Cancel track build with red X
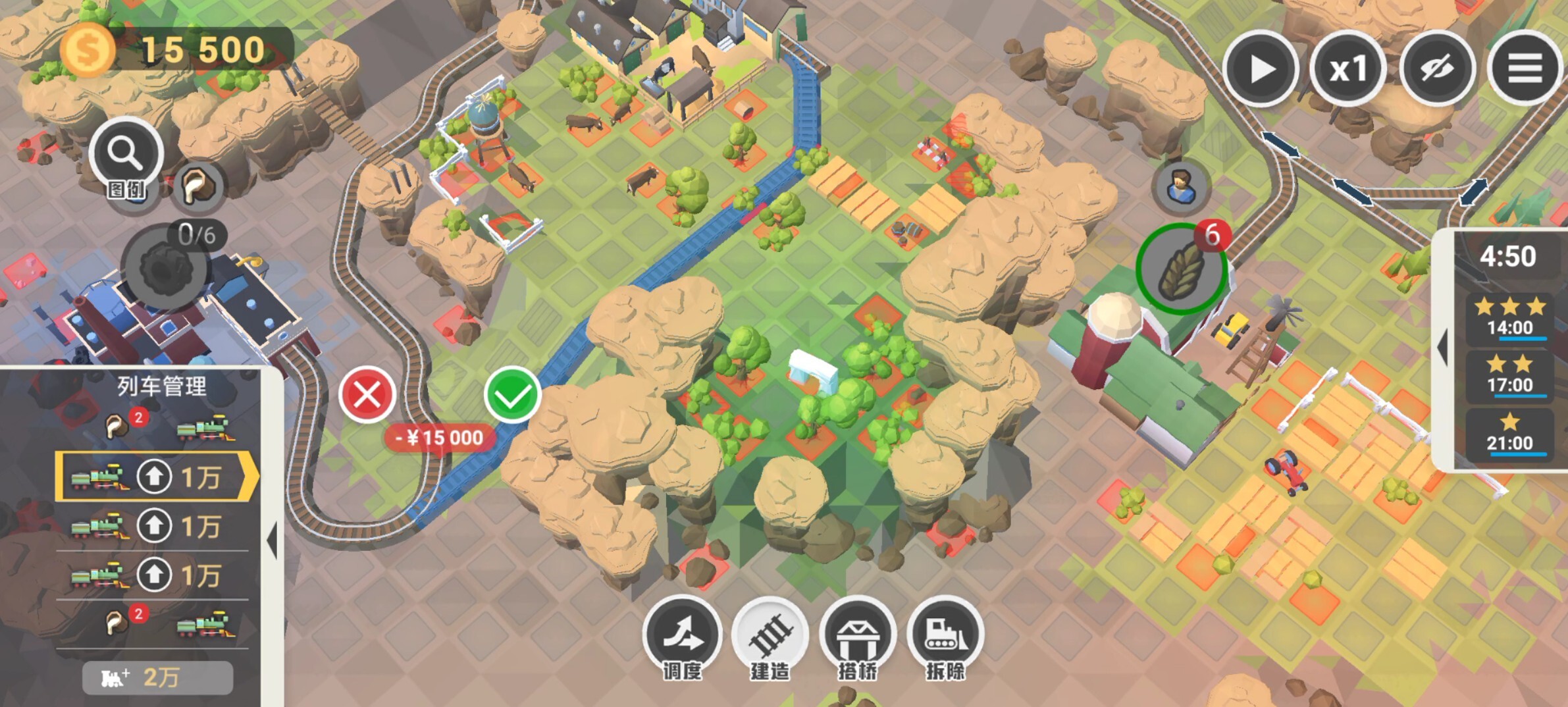1568x707 pixels. (x=367, y=395)
